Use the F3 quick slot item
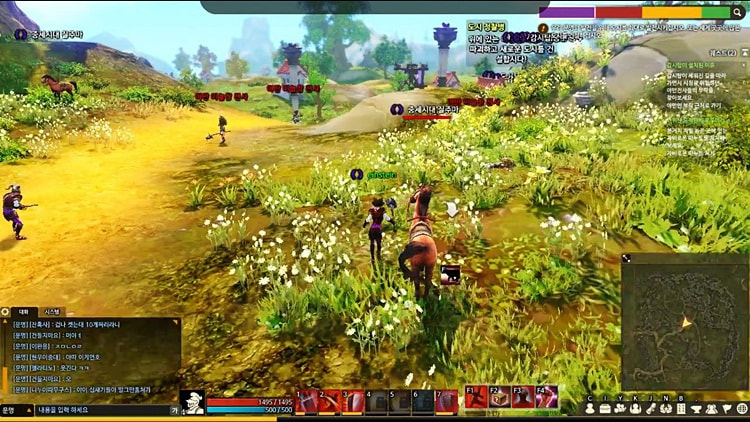Screen dimensions: 750x422 [x=524, y=398]
